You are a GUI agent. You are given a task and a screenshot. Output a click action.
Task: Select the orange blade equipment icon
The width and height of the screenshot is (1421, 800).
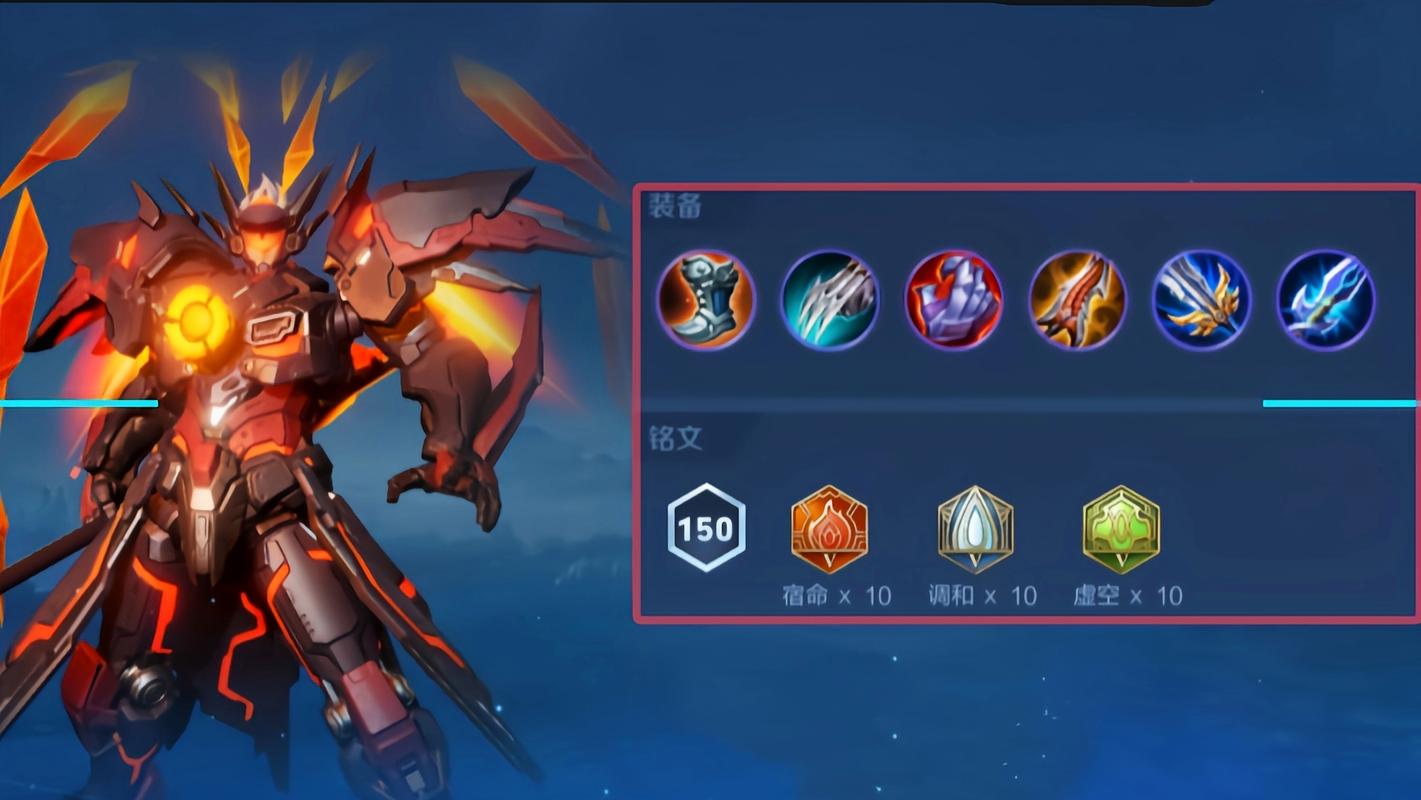[x=1077, y=300]
